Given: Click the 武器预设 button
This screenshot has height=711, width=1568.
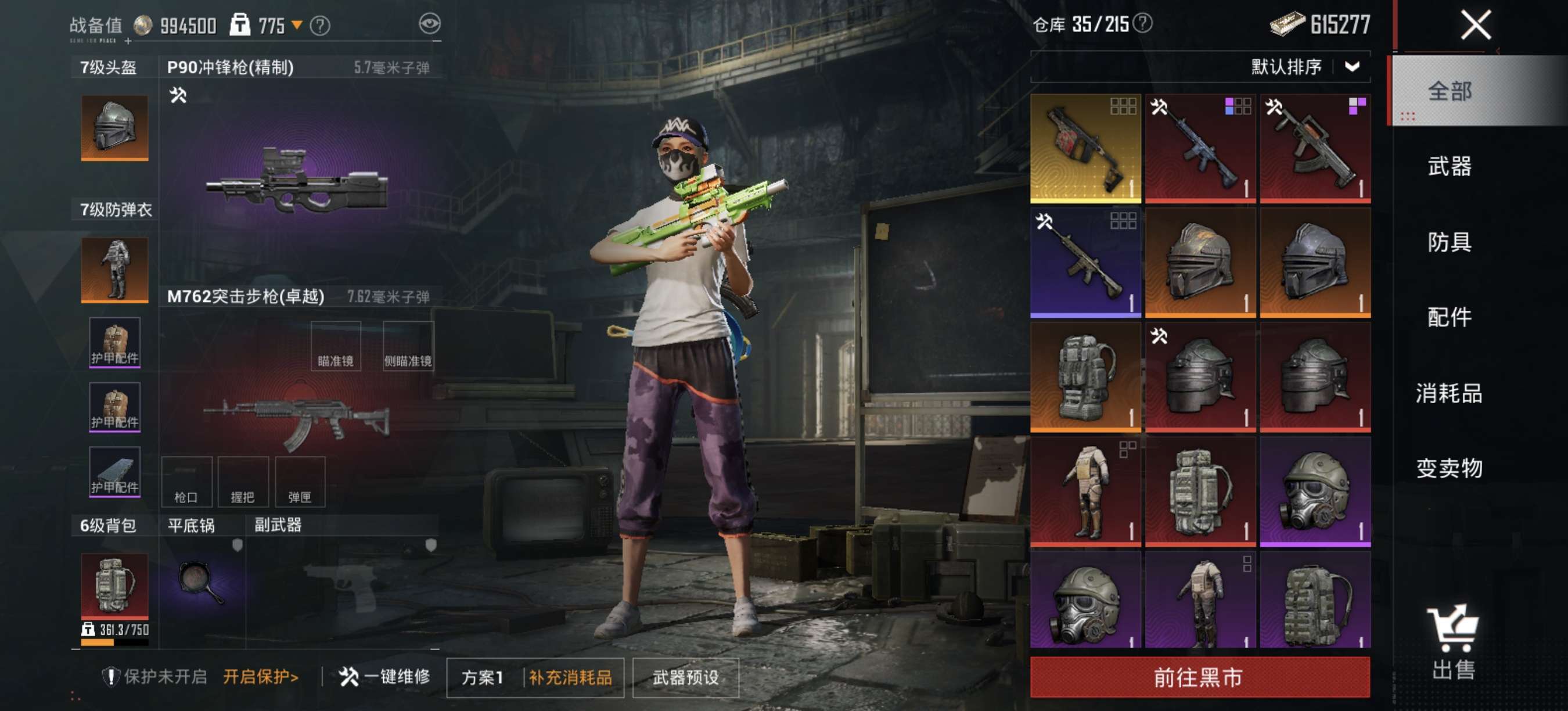Looking at the screenshot, I should [x=685, y=677].
